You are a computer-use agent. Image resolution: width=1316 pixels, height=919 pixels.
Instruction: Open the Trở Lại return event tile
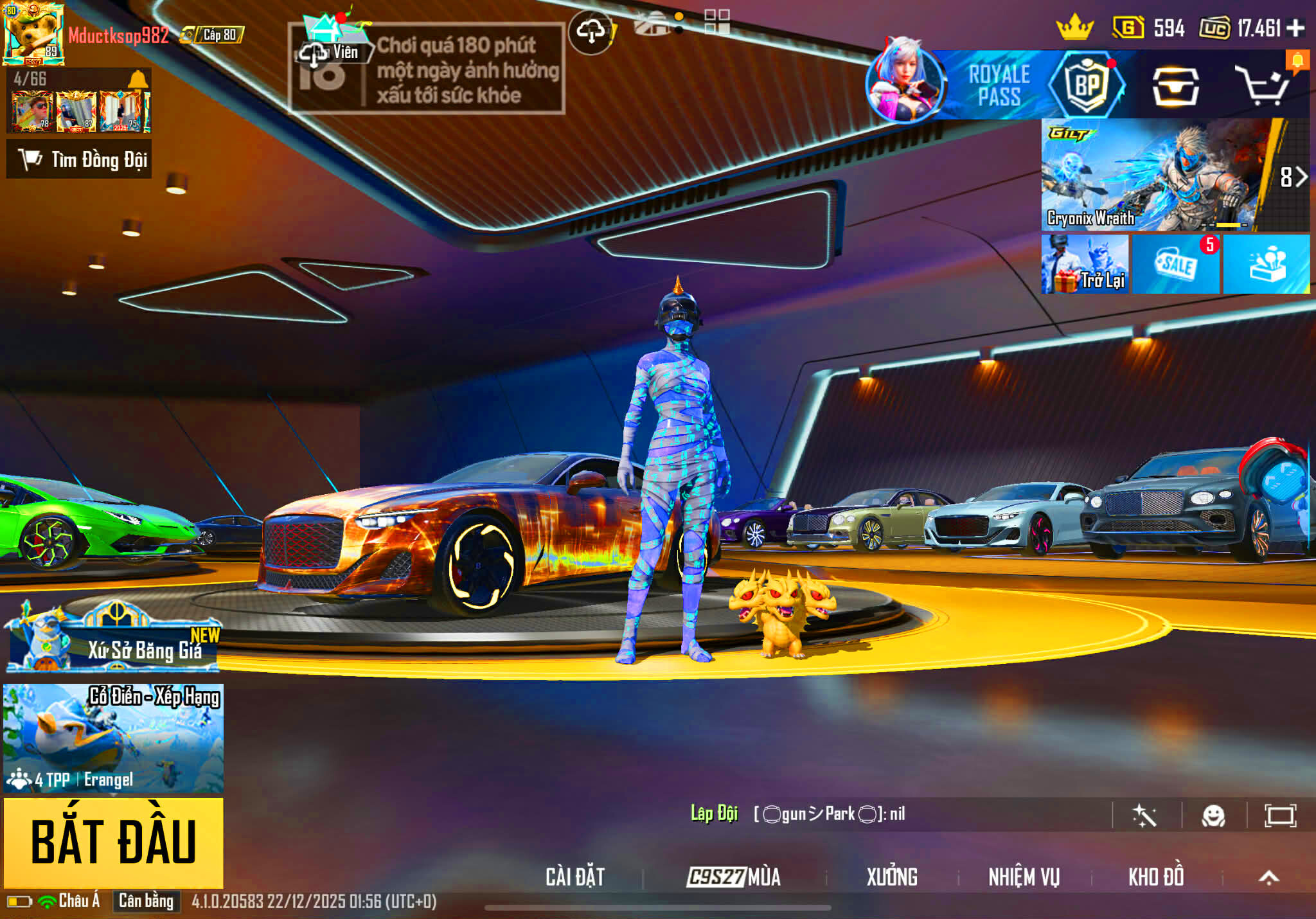pos(1085,264)
